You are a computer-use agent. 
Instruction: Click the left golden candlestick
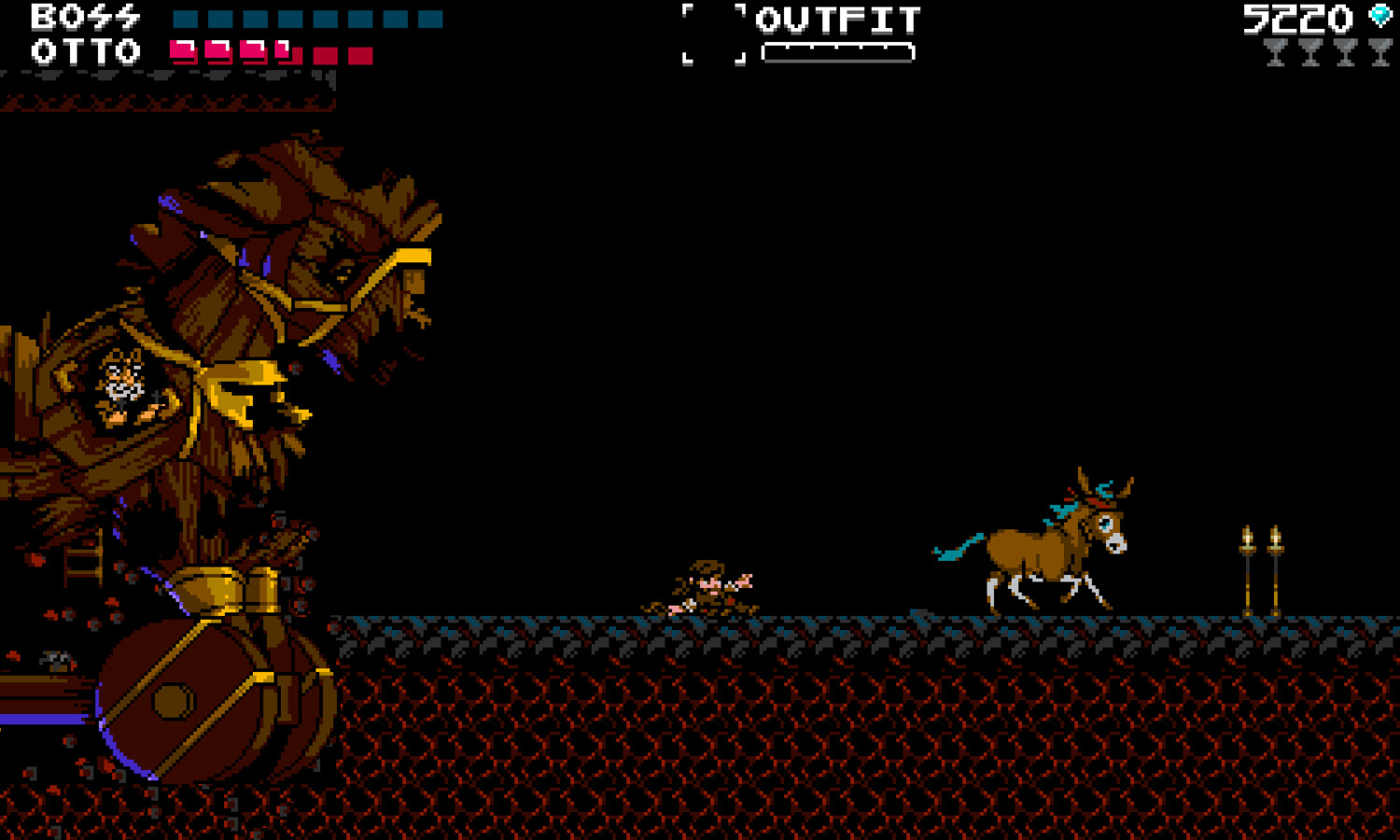click(1248, 565)
